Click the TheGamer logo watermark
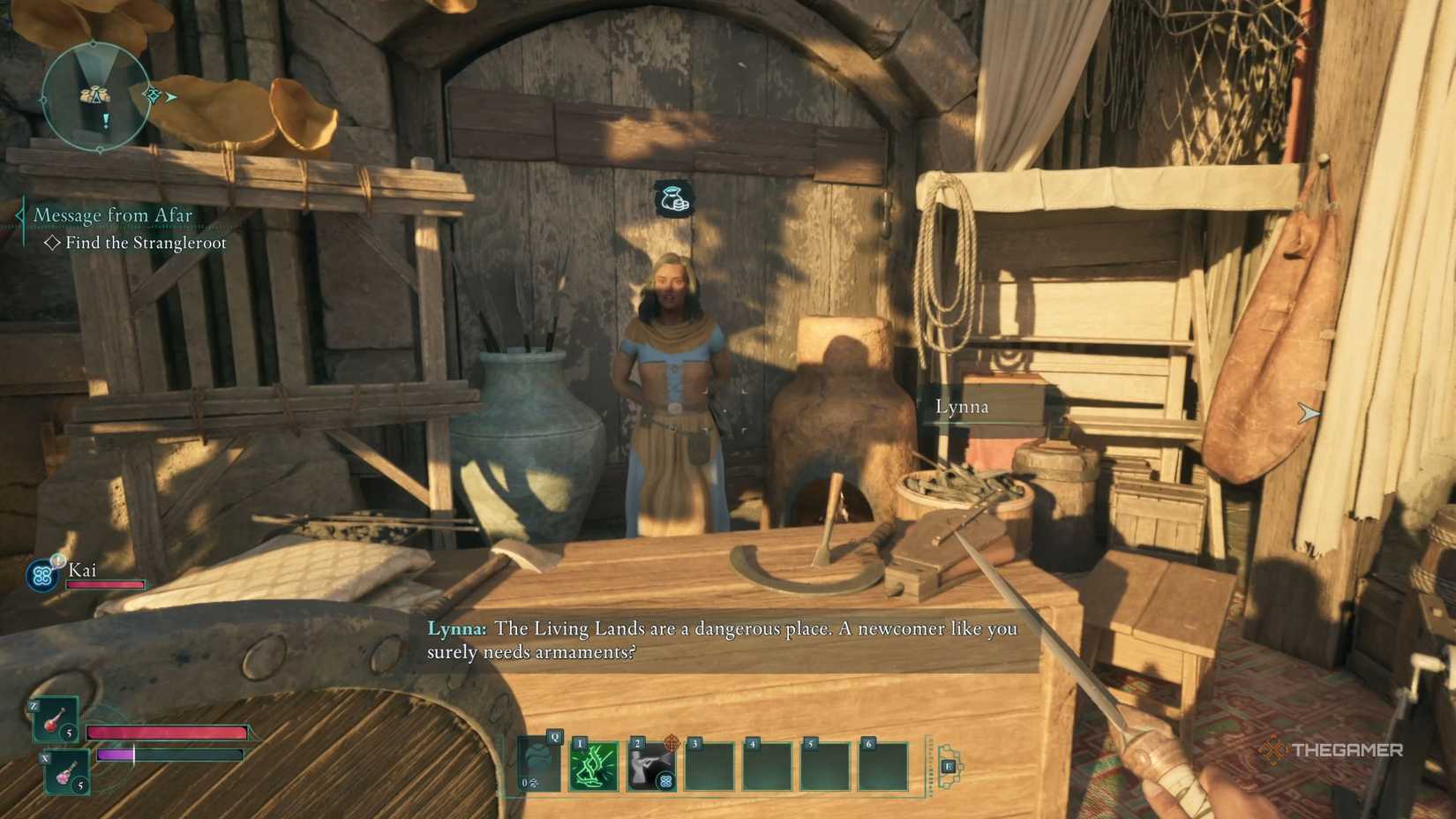 1332,751
